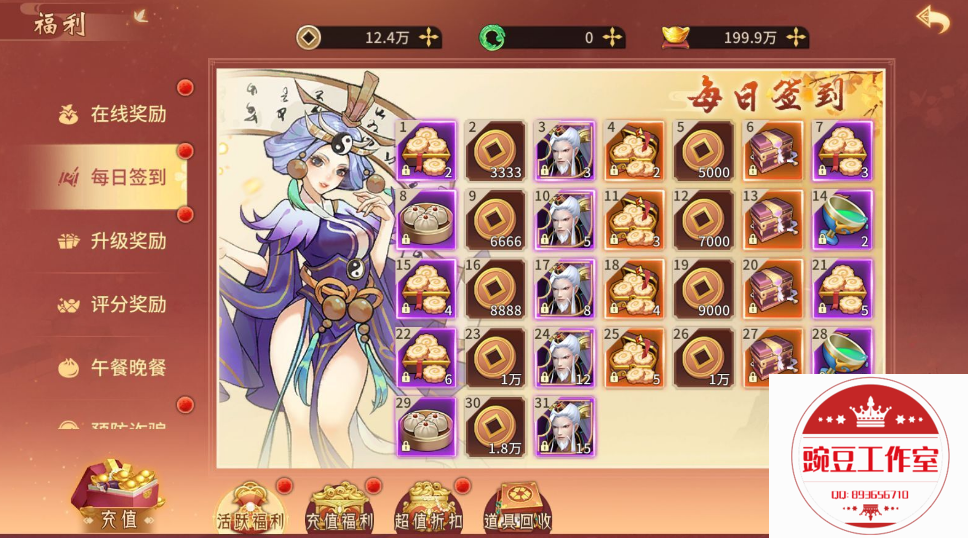Open the 充值 recharge treasure chest
968x538 pixels.
click(x=119, y=495)
